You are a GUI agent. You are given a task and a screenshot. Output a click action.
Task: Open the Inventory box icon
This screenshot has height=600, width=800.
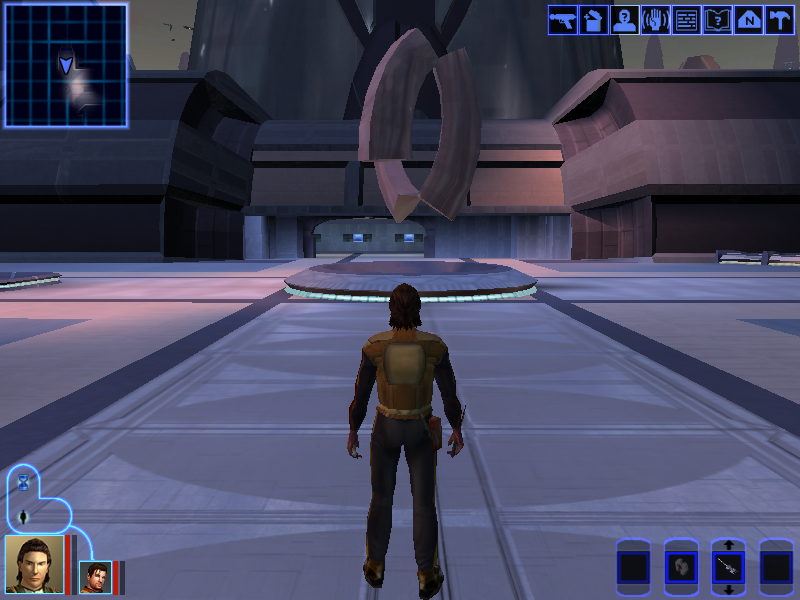click(x=593, y=20)
